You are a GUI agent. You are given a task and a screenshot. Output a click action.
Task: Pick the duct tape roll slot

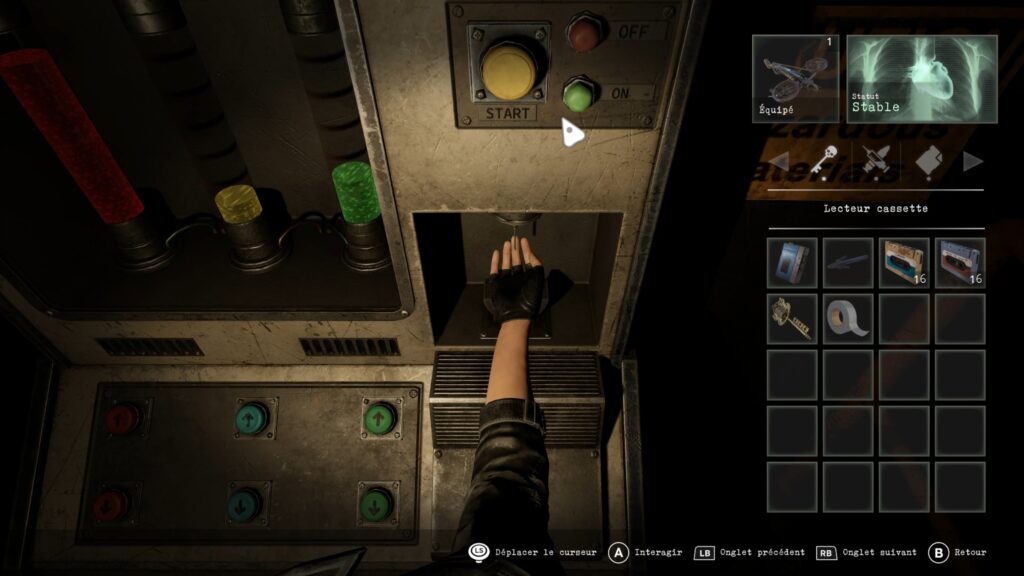point(848,319)
